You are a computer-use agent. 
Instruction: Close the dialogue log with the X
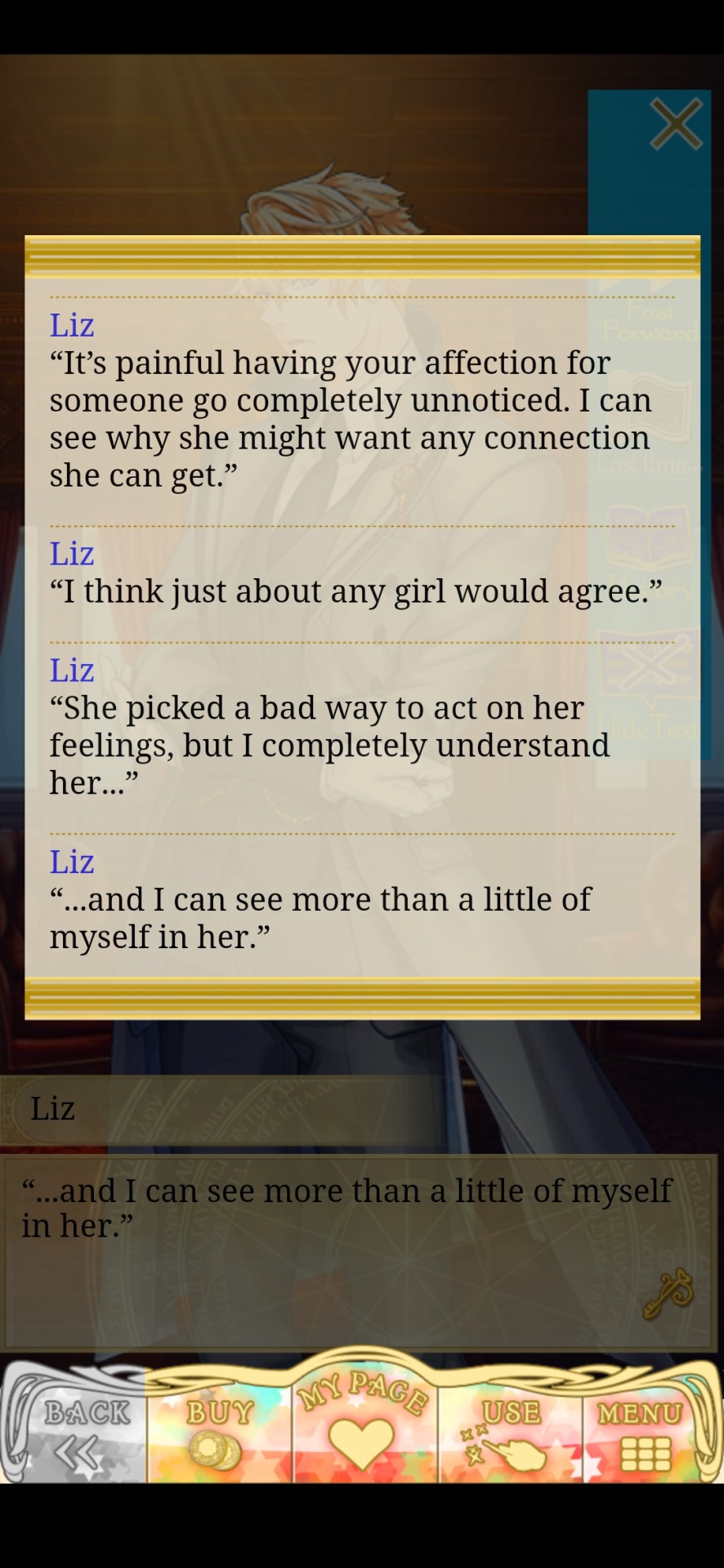[x=676, y=125]
